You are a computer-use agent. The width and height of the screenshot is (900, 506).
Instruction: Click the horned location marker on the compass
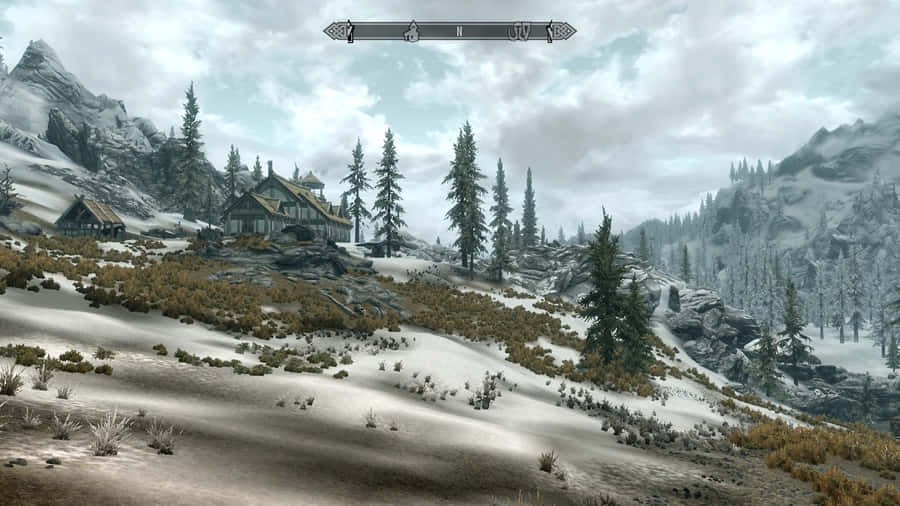click(521, 31)
